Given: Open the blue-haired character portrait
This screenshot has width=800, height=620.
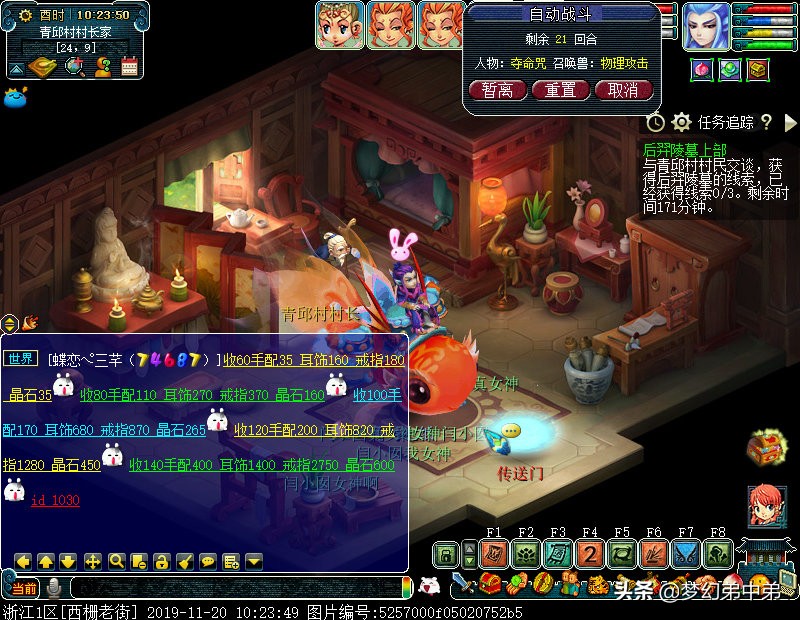Looking at the screenshot, I should [706, 26].
